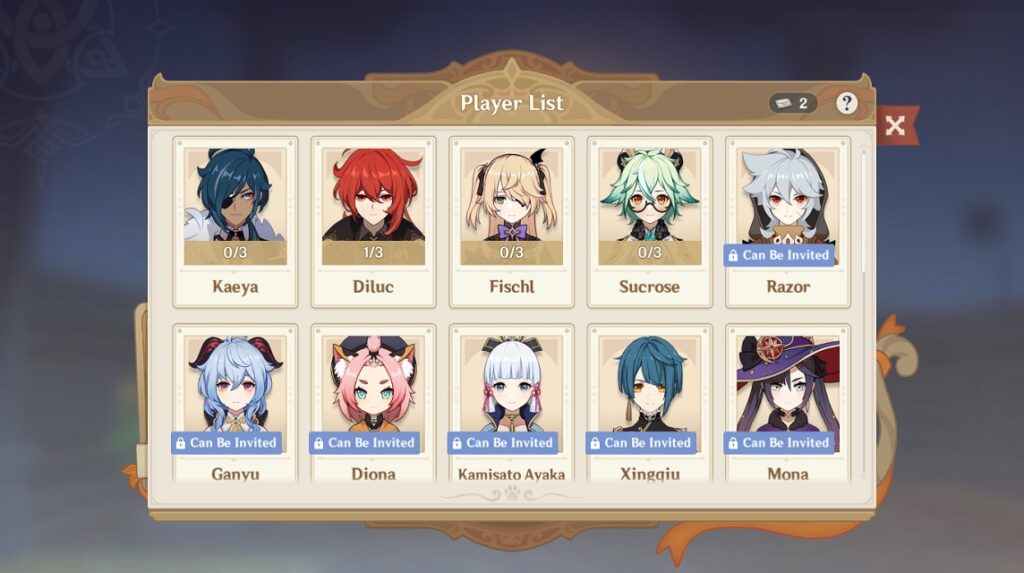Click the Kamisato Ayaka card

click(511, 405)
